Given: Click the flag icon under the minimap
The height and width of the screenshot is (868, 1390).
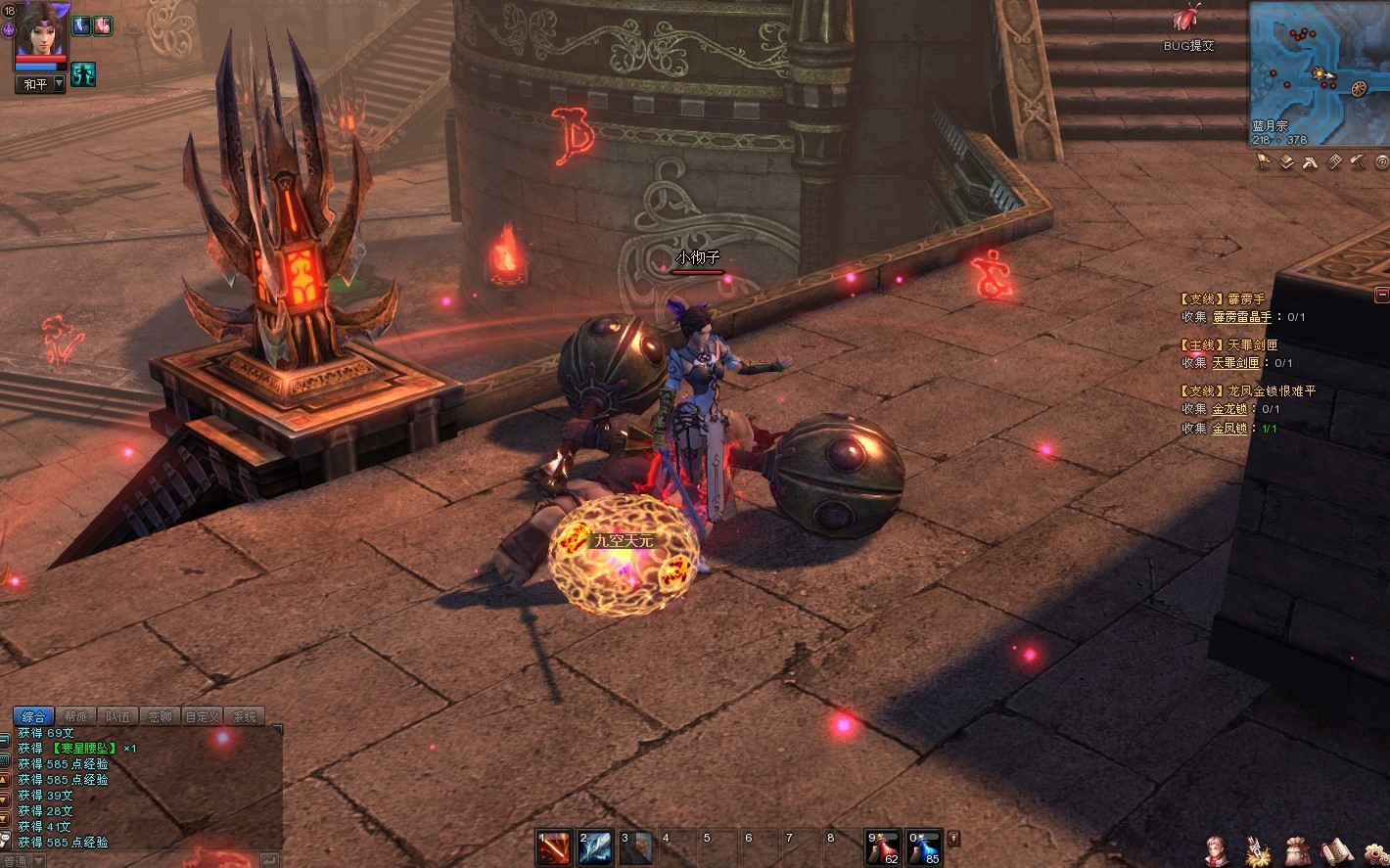Looking at the screenshot, I should coord(1263,162).
